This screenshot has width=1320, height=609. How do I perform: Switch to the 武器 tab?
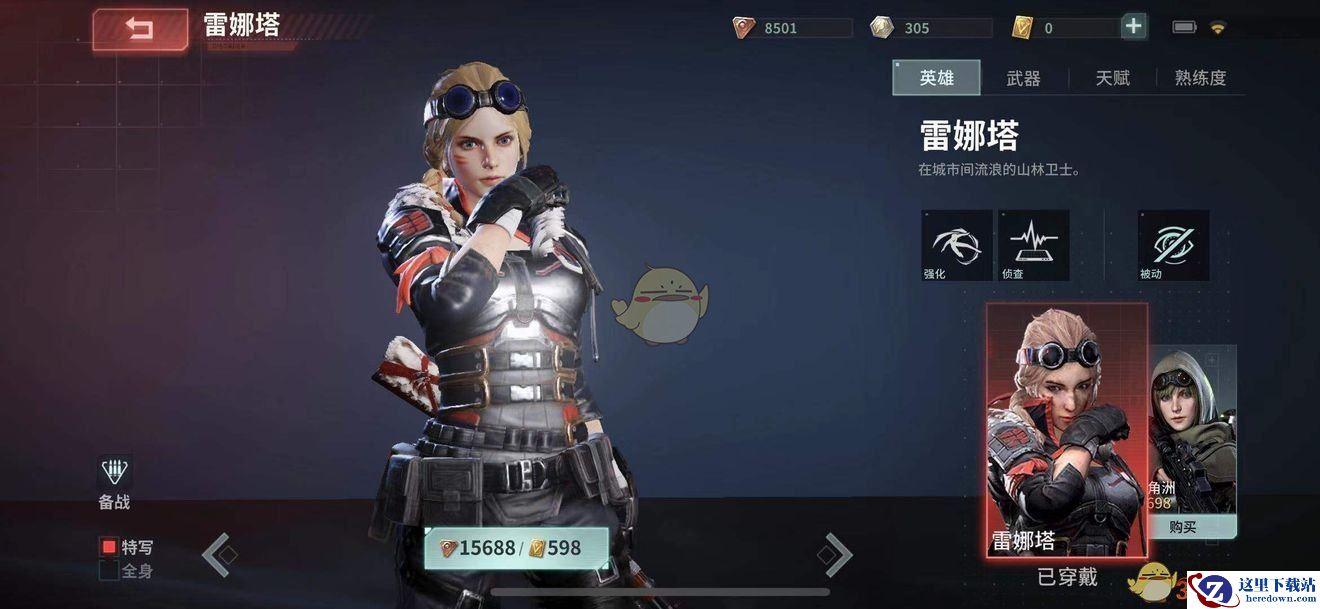coord(1023,78)
